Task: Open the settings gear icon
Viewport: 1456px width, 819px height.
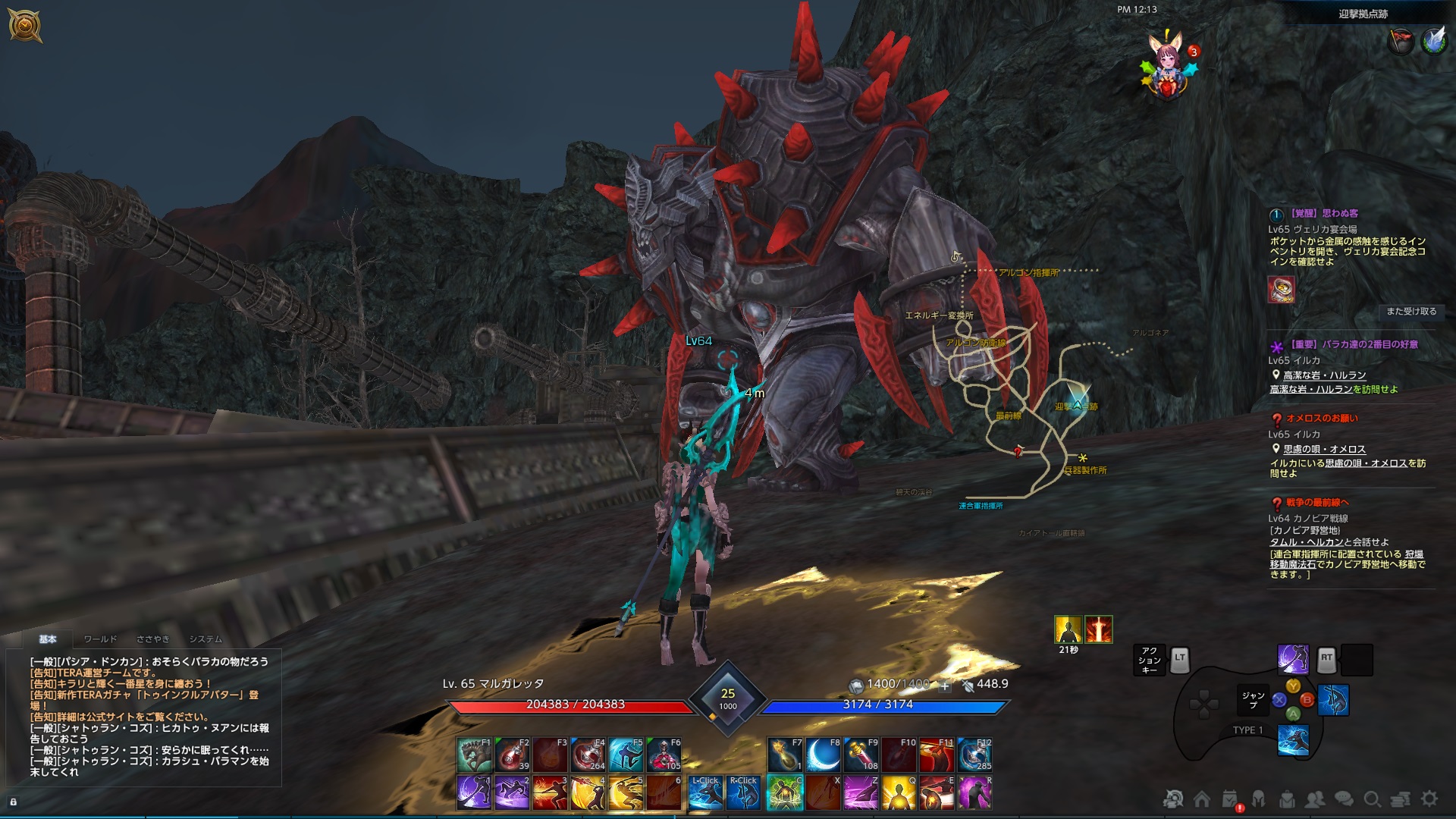Action: click(x=1428, y=799)
